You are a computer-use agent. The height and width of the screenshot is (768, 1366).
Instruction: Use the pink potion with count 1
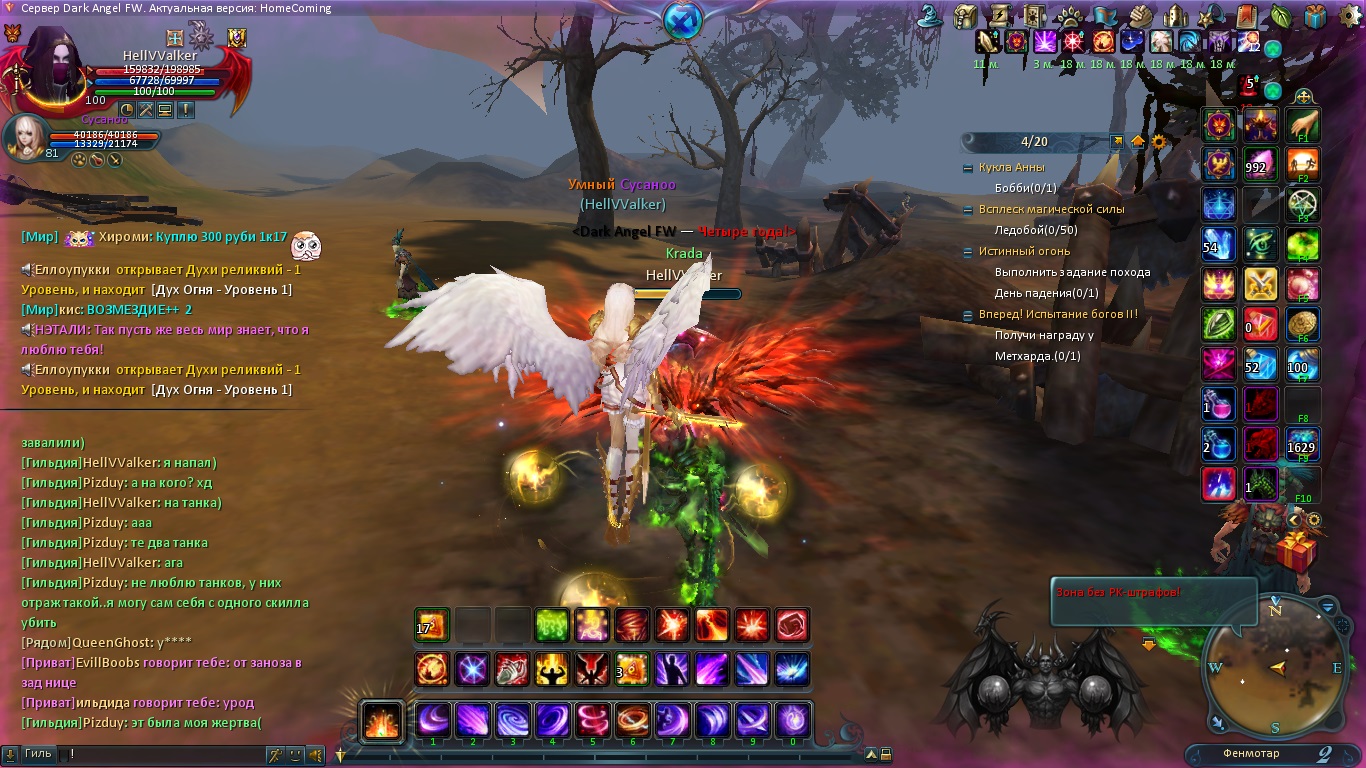point(1218,405)
